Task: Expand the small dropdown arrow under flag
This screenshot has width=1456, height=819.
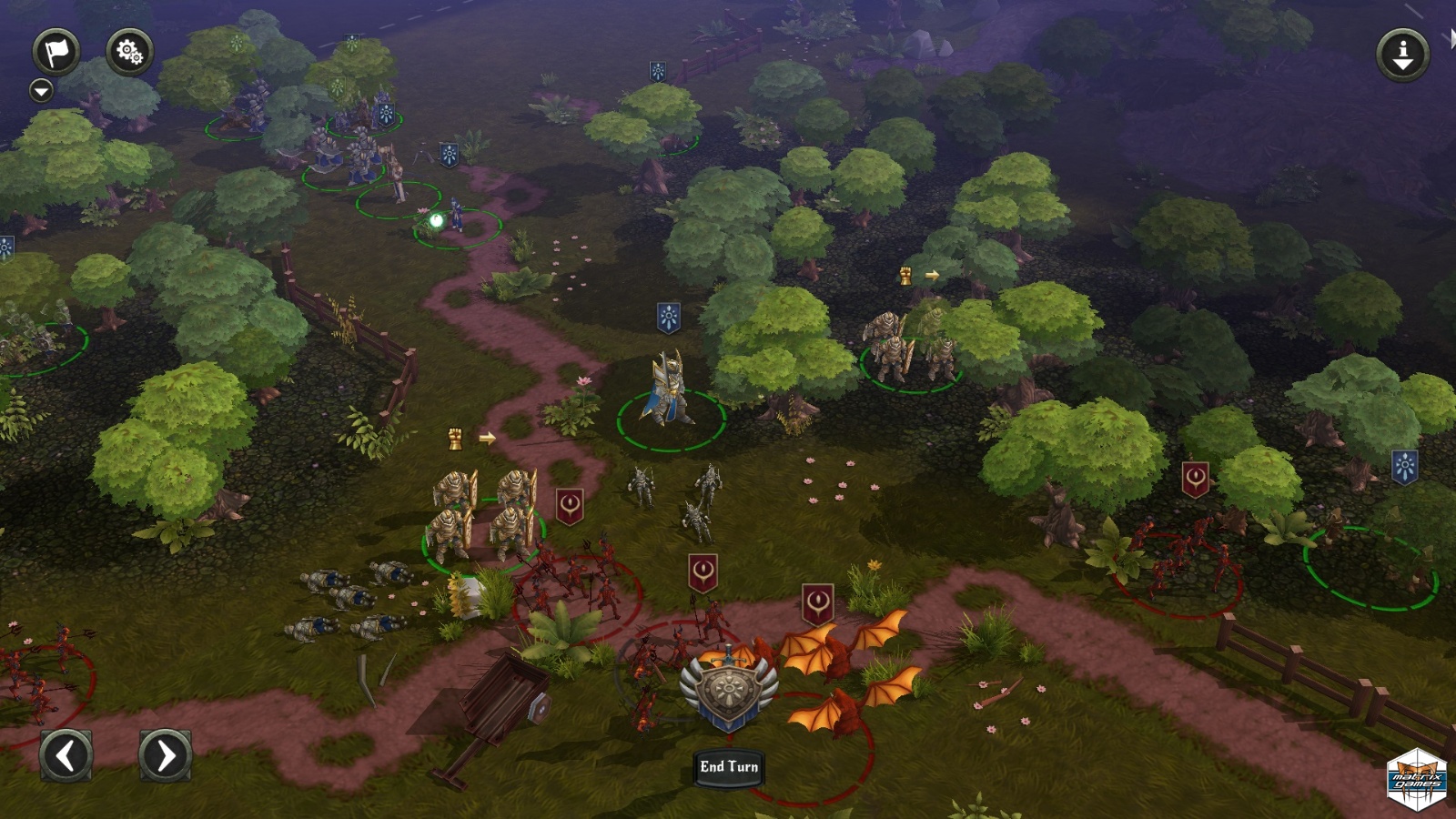Action: click(41, 90)
